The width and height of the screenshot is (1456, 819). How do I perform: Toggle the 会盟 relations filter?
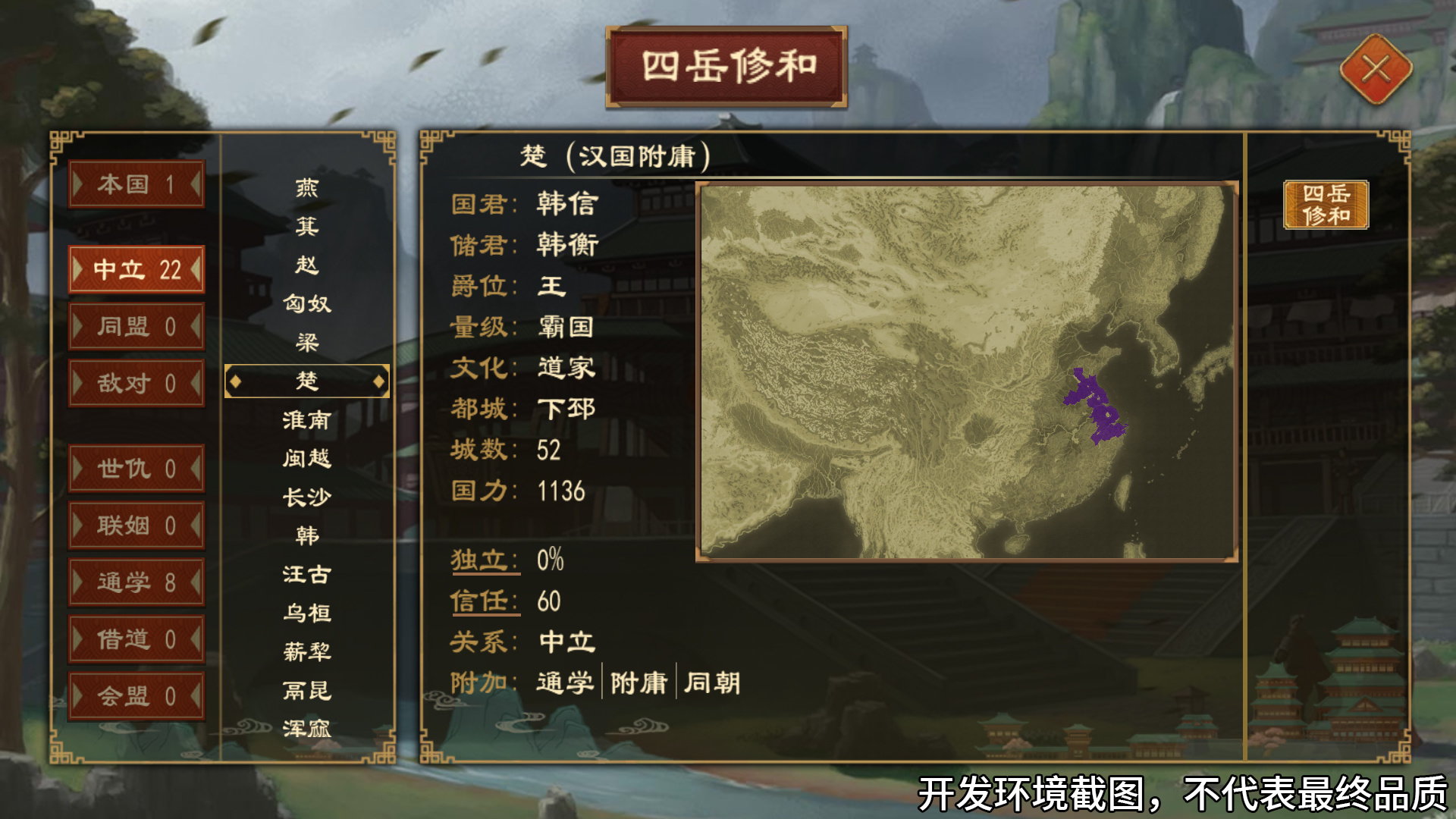click(136, 695)
